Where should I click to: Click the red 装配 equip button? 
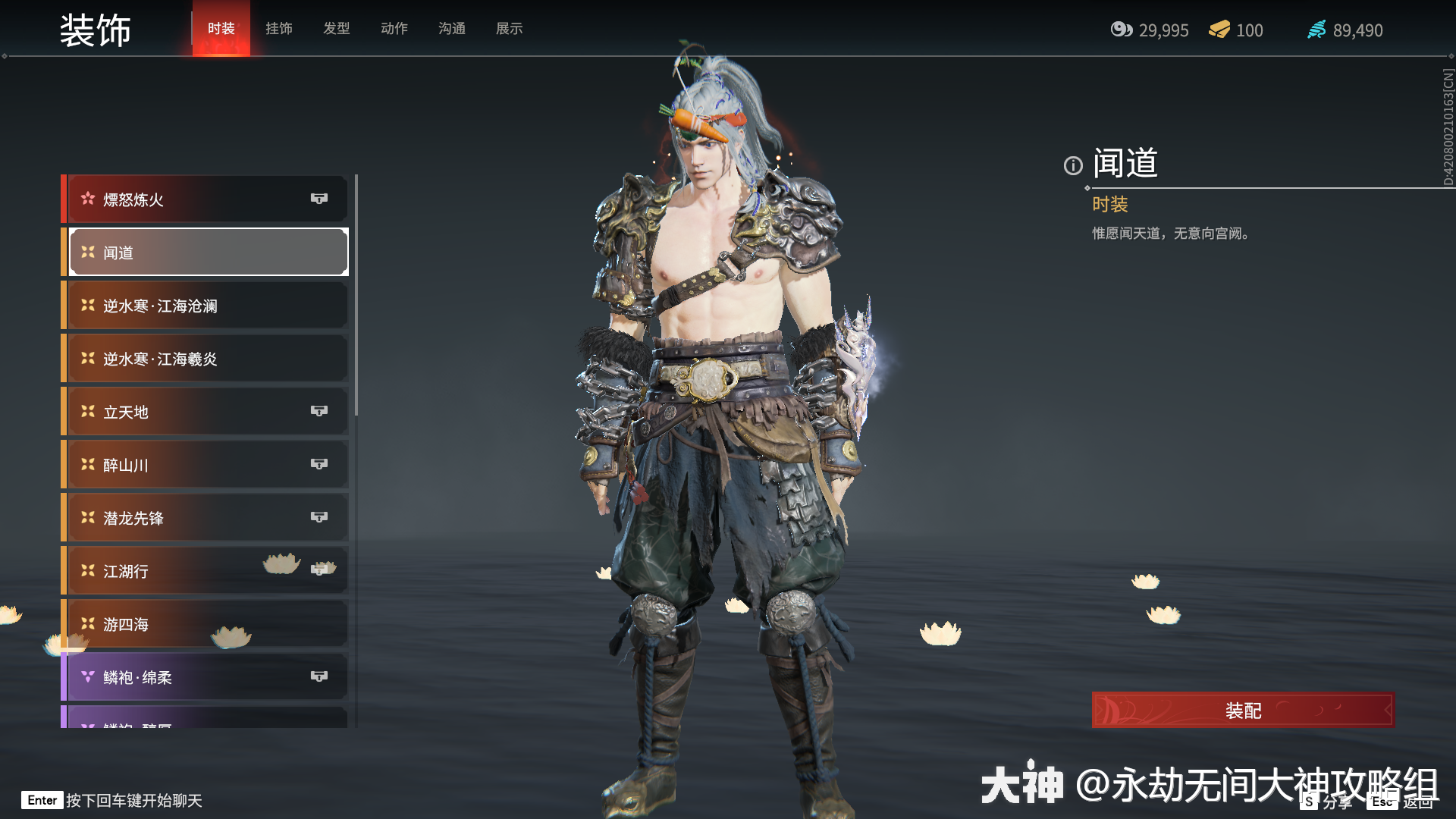tap(1242, 711)
